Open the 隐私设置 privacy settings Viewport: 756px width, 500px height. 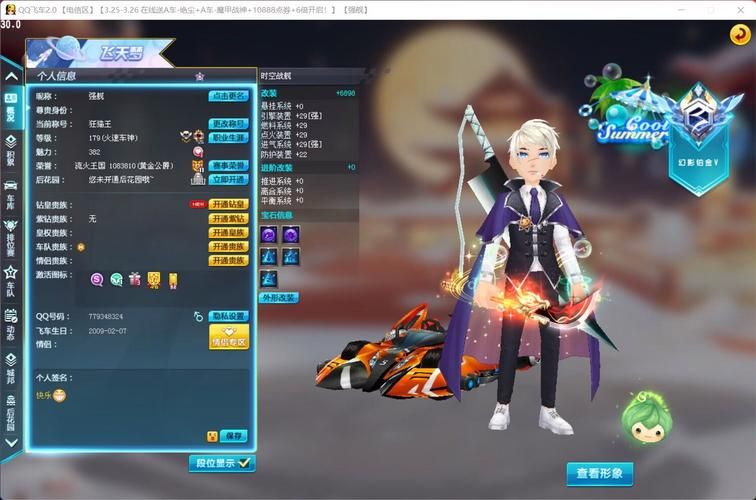tap(229, 316)
